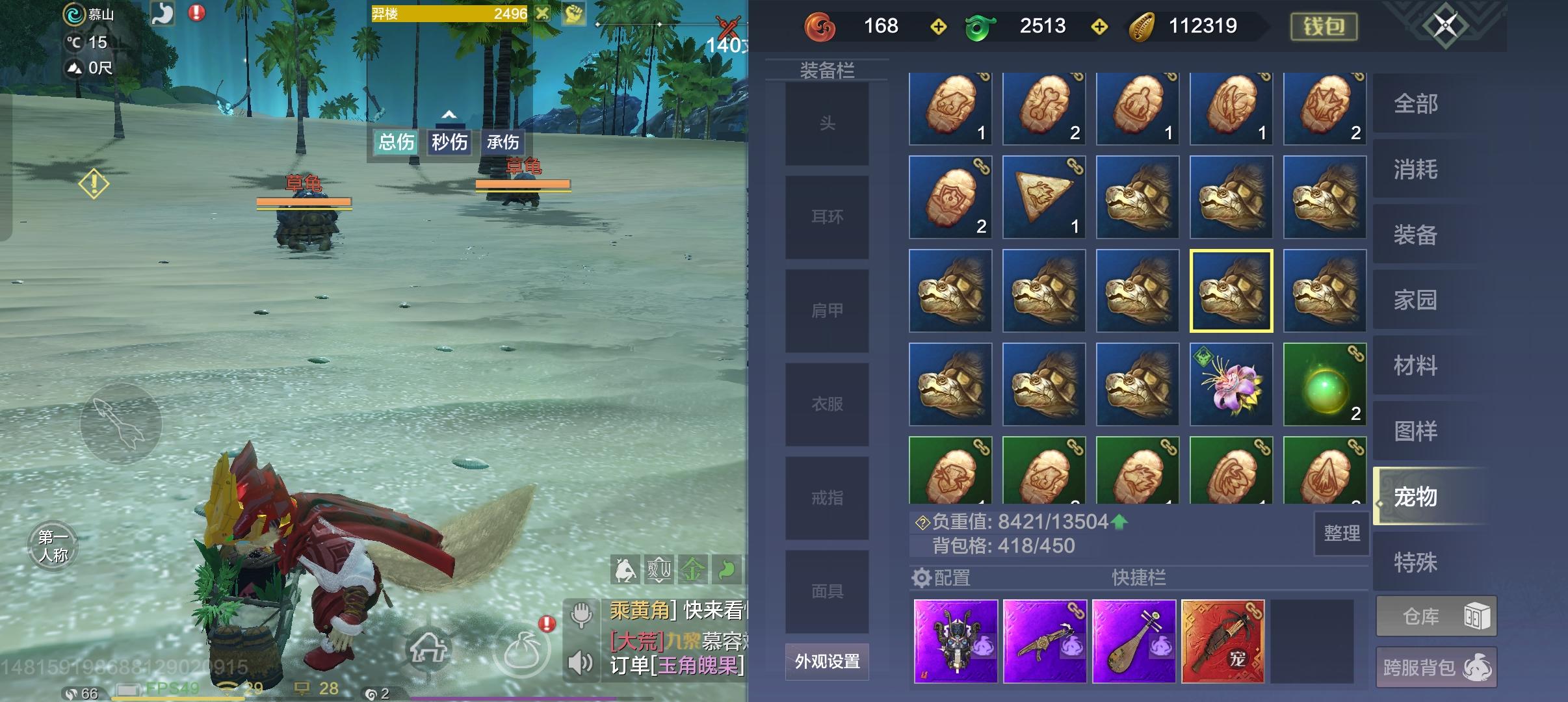Expand currency purchase with + next to 168

(x=939, y=26)
